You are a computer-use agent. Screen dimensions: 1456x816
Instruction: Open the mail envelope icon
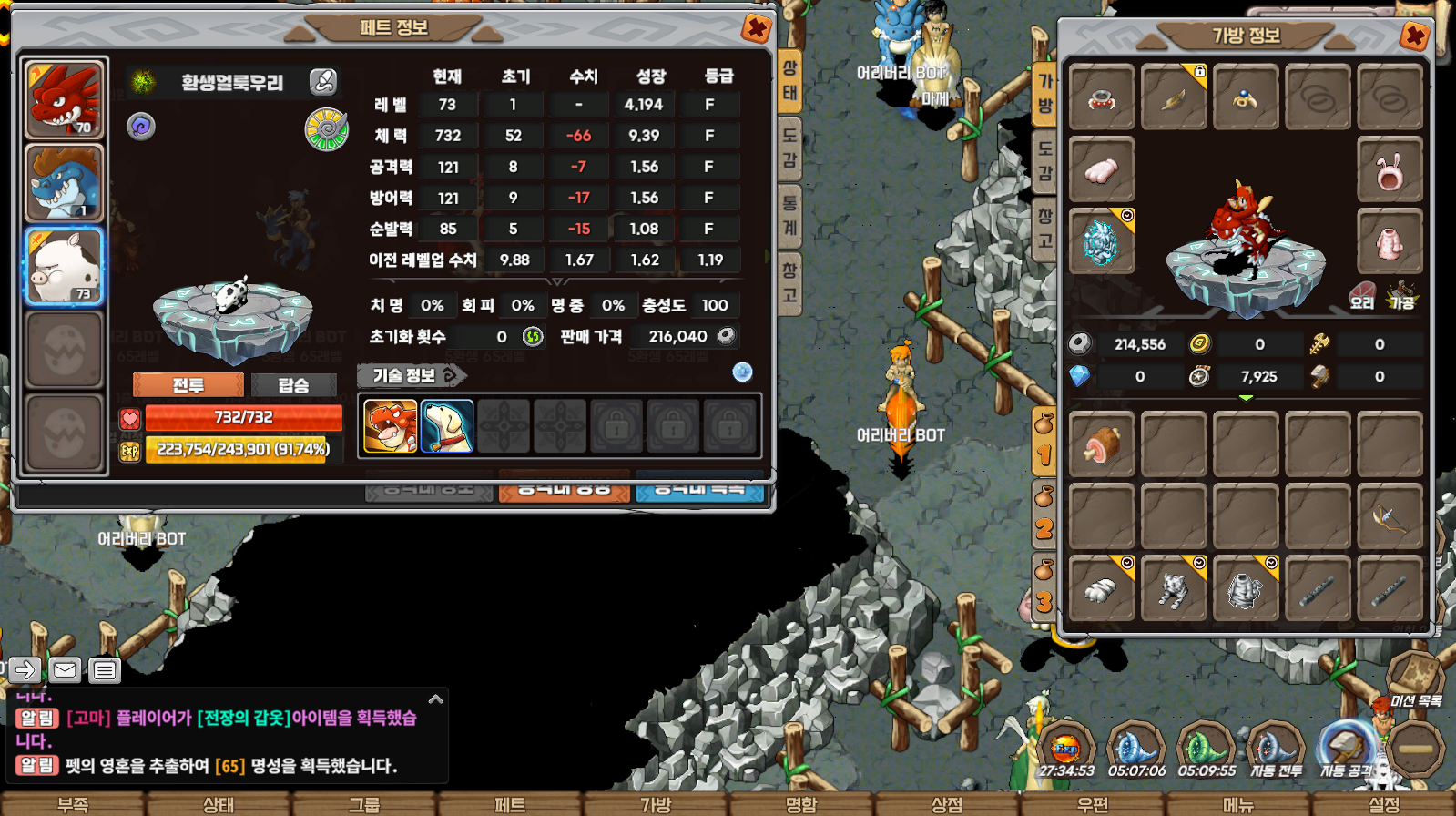point(65,670)
